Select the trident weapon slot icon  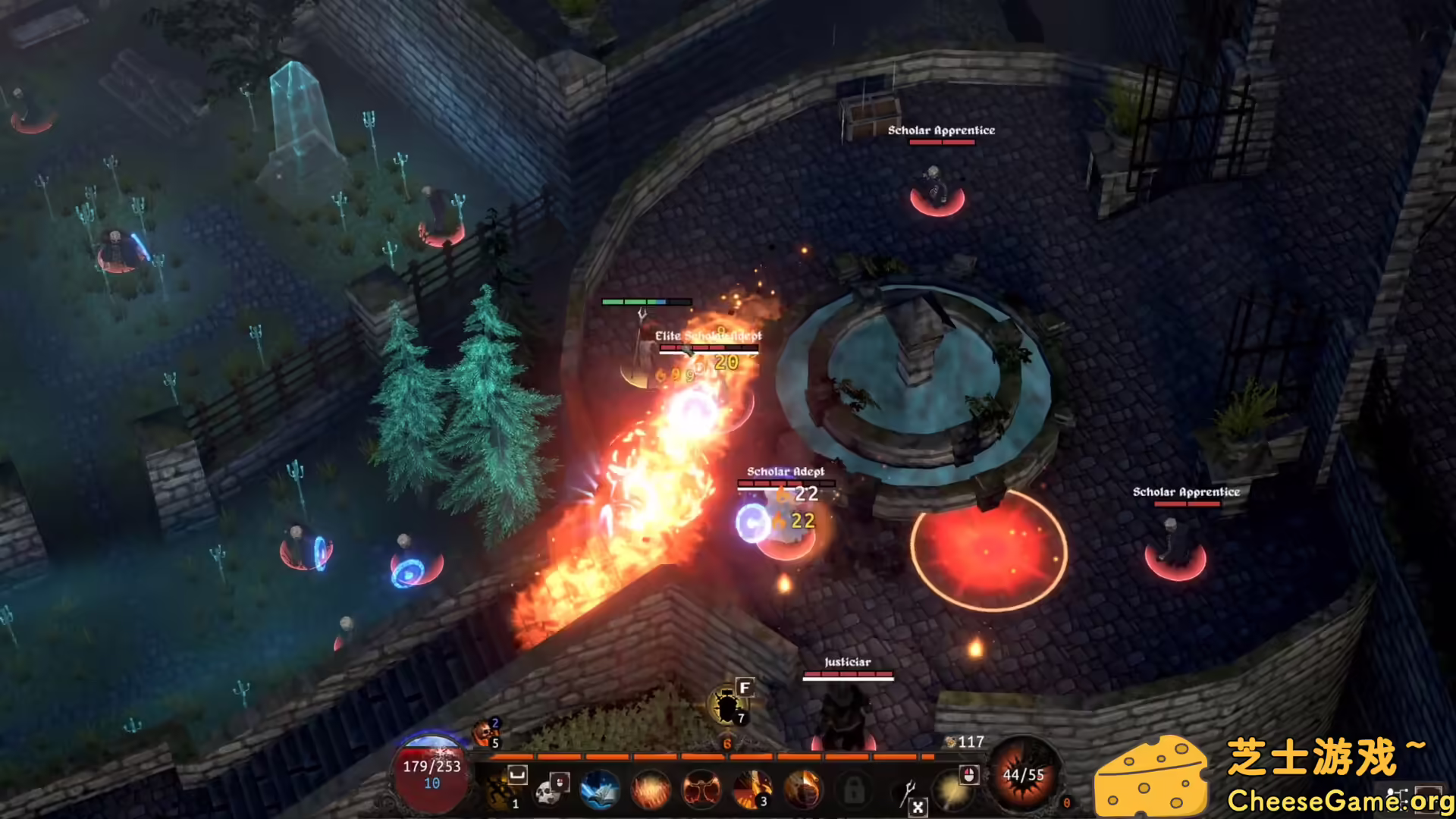tap(908, 791)
